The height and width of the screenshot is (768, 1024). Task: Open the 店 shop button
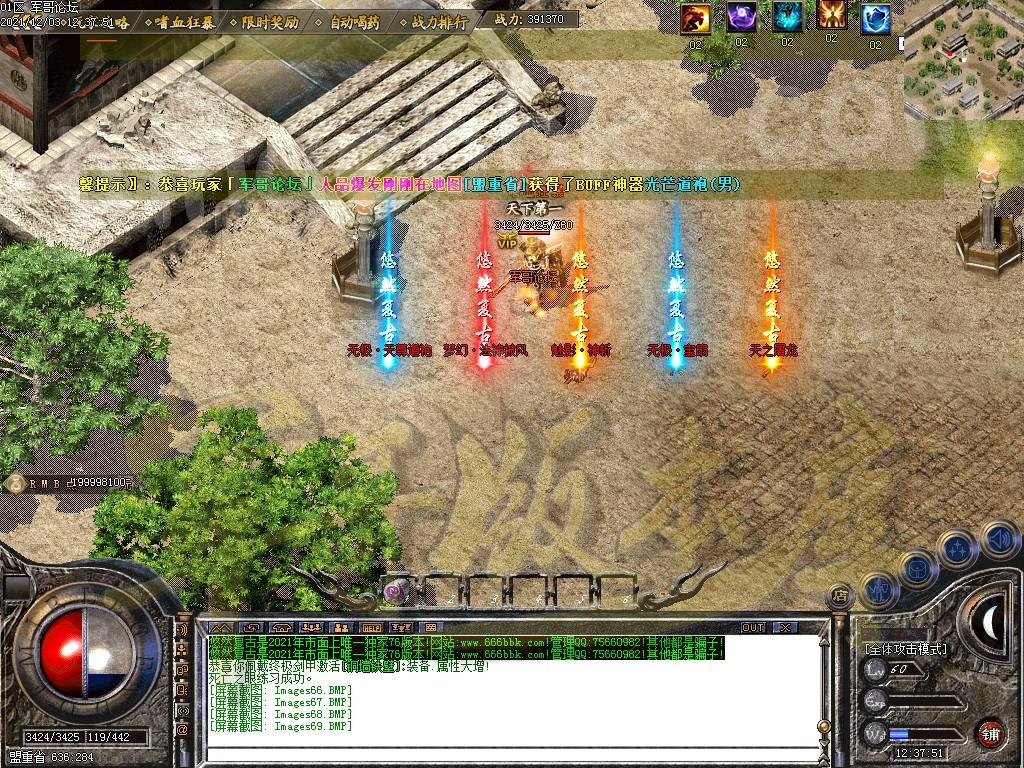pyautogui.click(x=839, y=596)
